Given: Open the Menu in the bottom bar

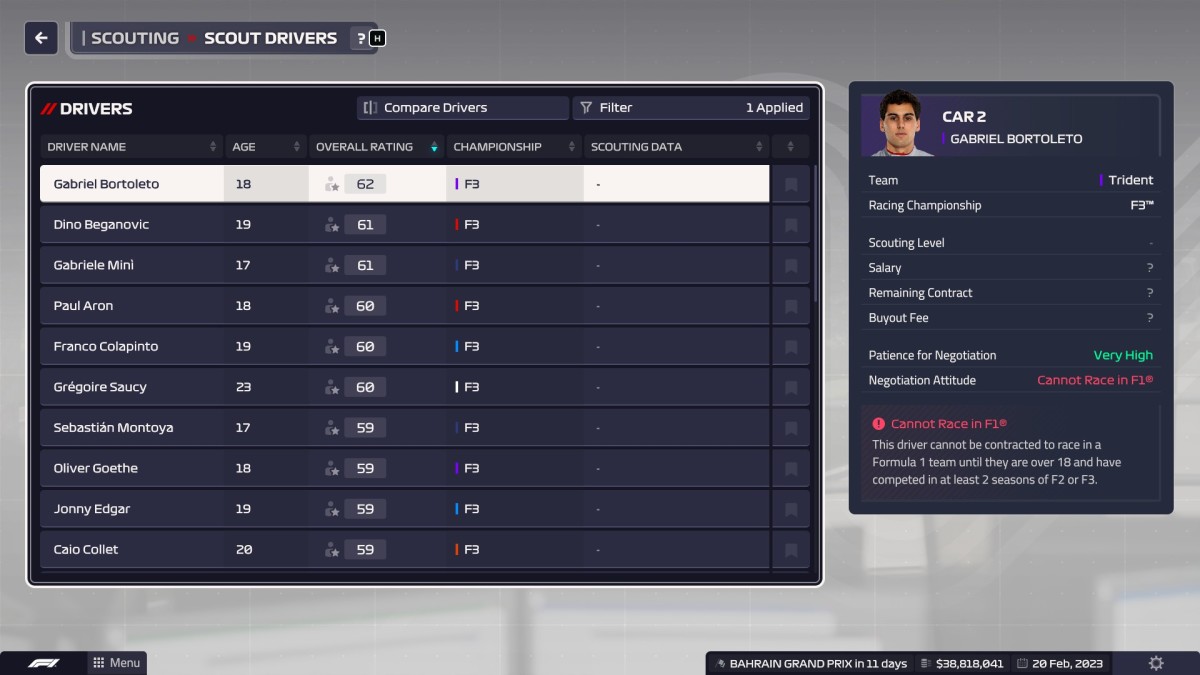Looking at the screenshot, I should [116, 663].
